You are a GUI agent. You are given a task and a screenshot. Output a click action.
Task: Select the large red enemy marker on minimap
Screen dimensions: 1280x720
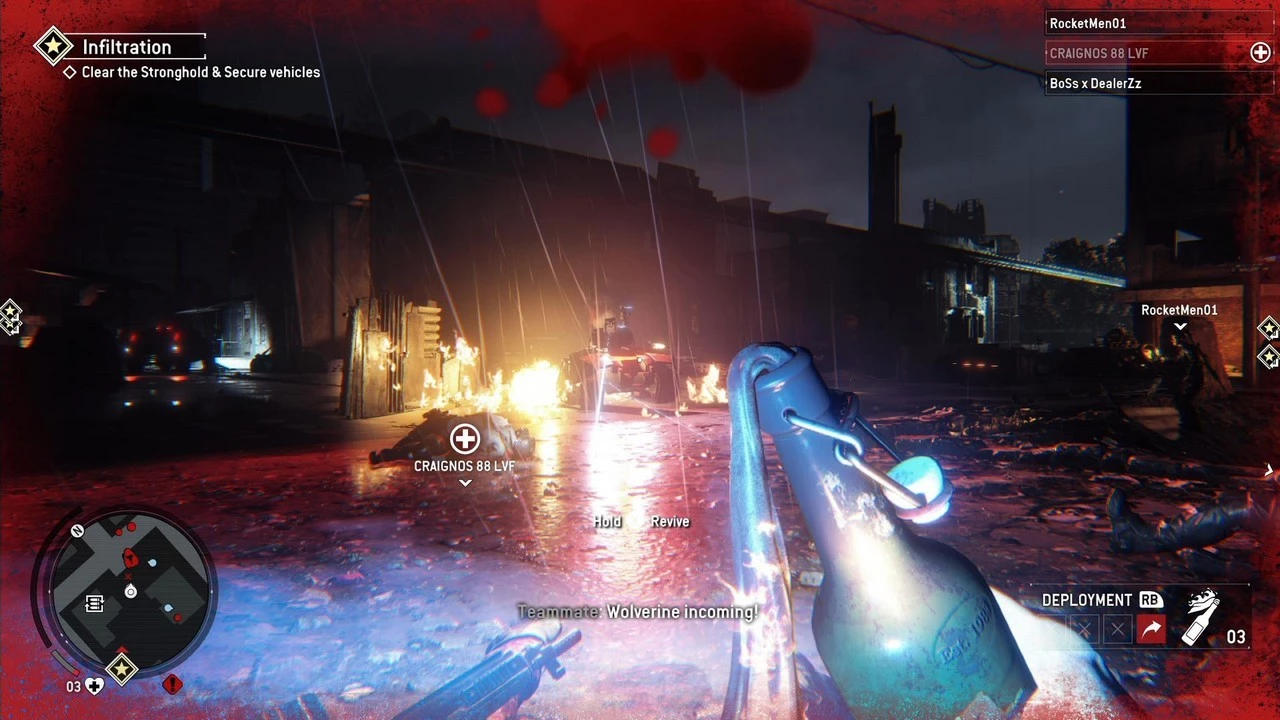pos(129,558)
